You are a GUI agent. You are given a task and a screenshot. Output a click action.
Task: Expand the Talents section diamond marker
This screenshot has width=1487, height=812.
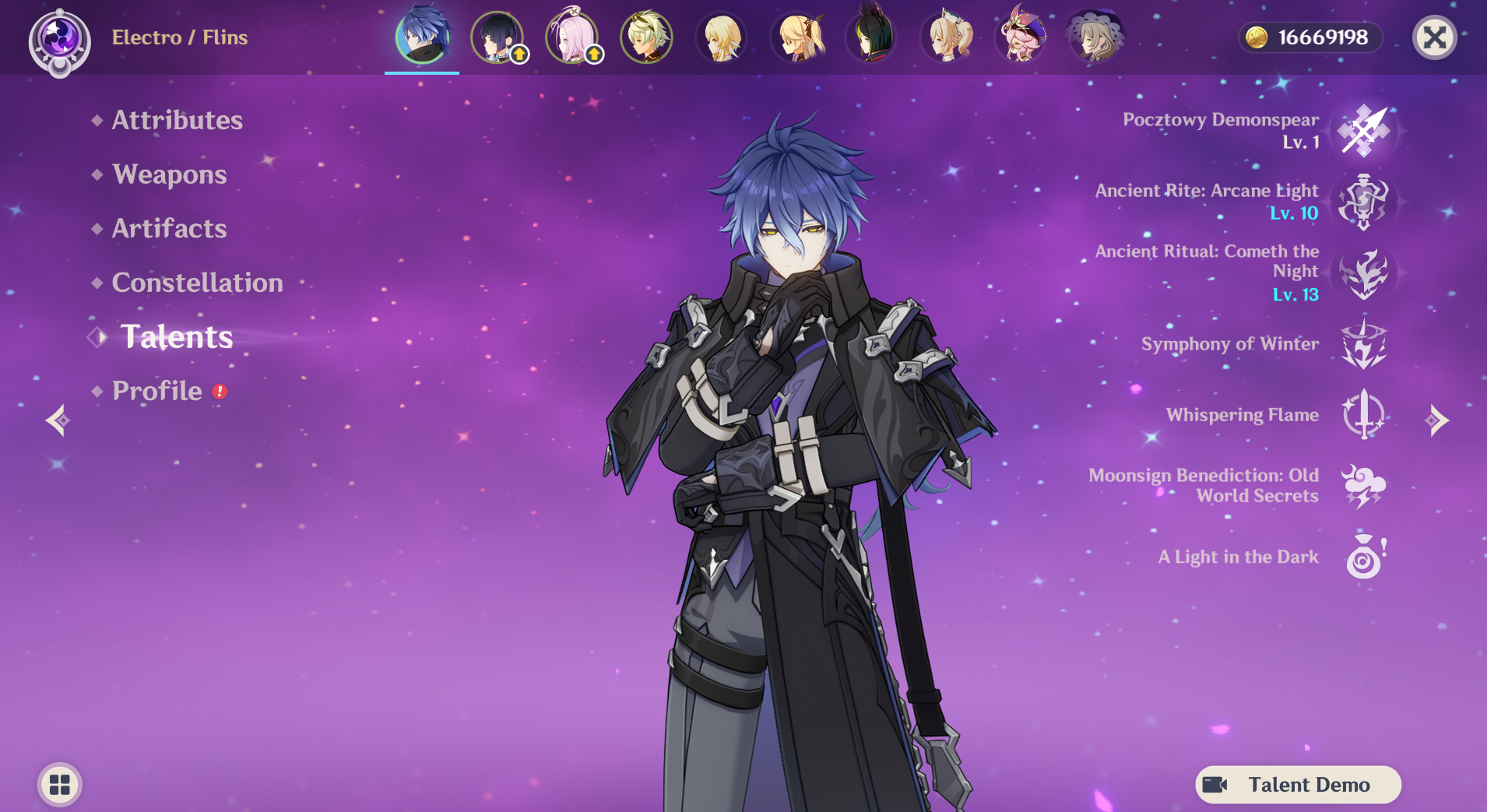point(98,337)
